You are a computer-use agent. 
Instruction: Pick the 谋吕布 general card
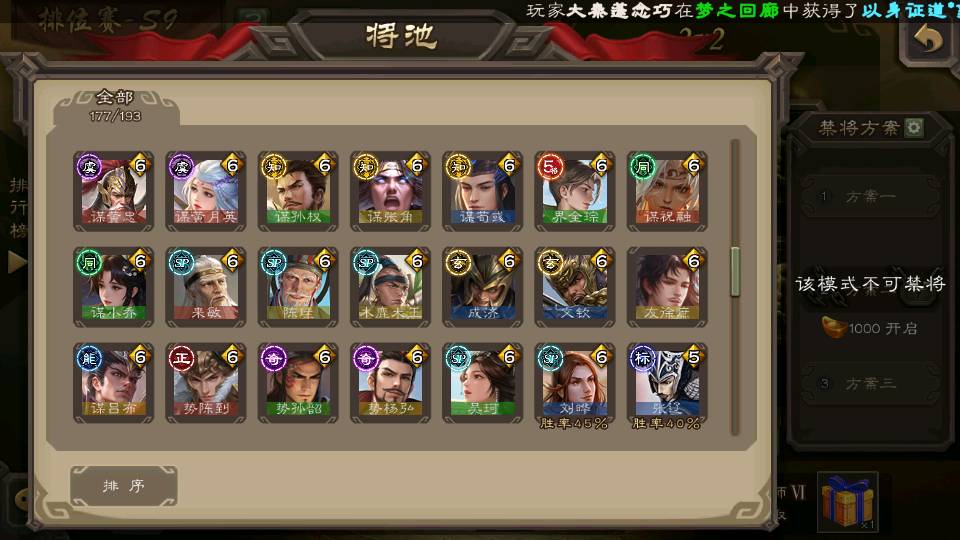[x=113, y=382]
